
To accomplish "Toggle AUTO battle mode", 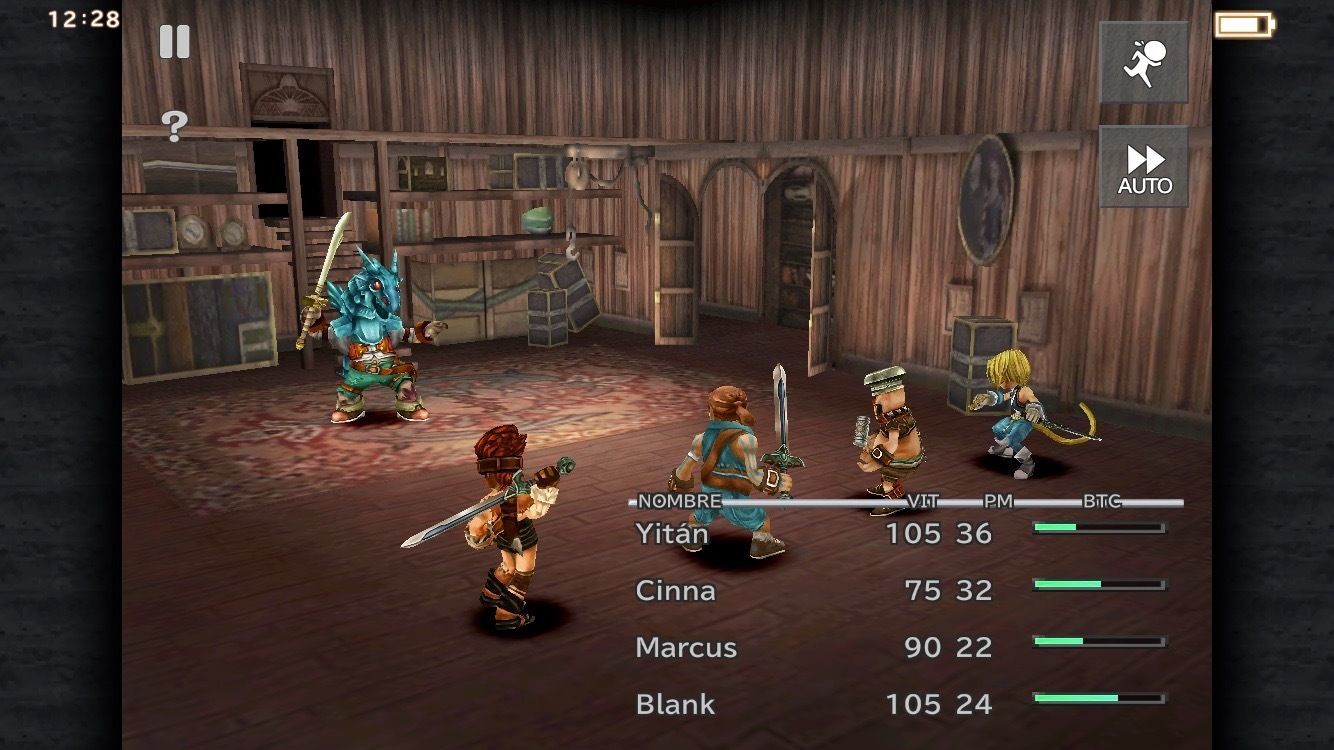I will tap(1144, 167).
